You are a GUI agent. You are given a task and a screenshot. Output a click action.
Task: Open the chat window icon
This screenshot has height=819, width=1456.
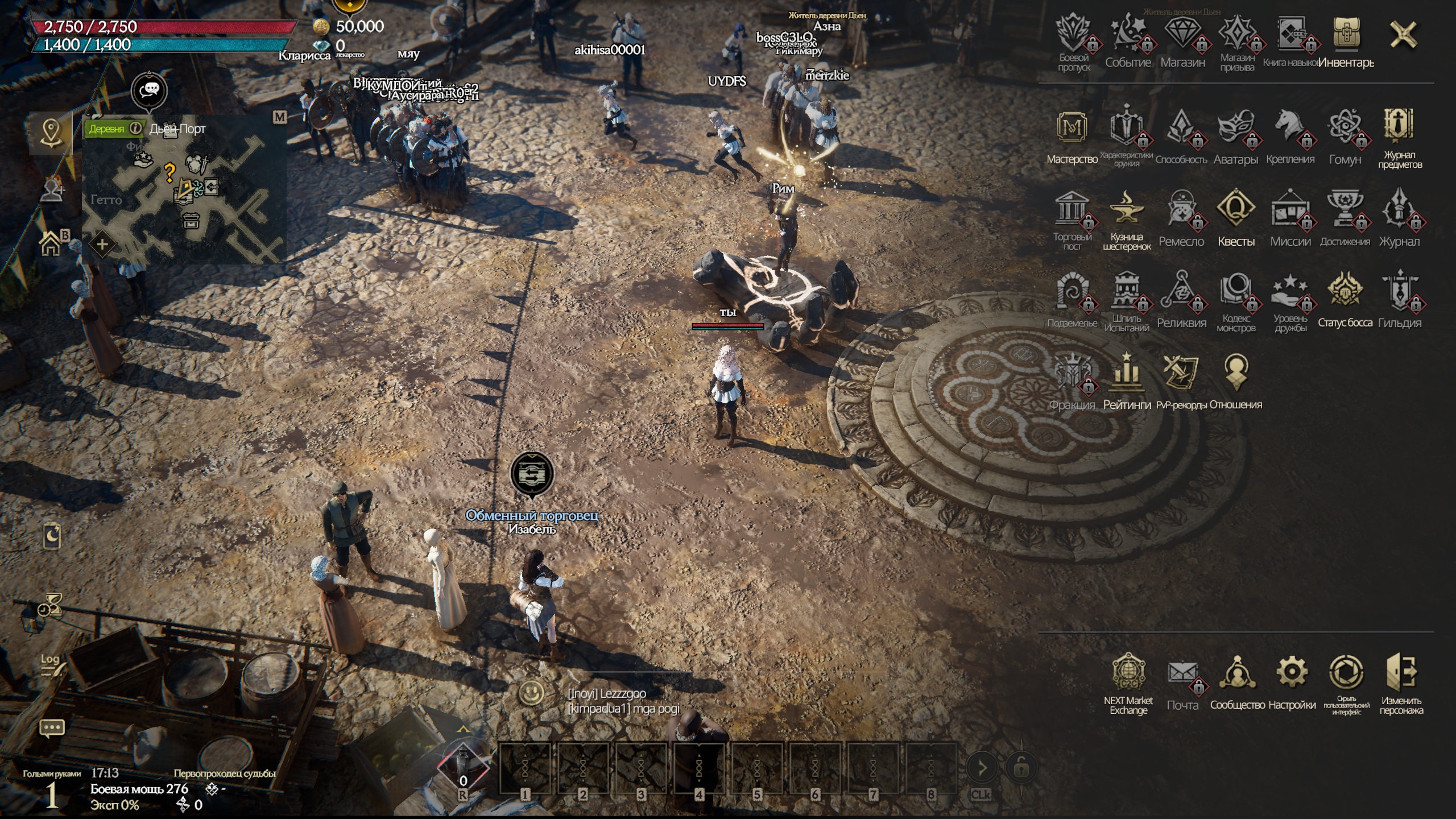tap(51, 728)
